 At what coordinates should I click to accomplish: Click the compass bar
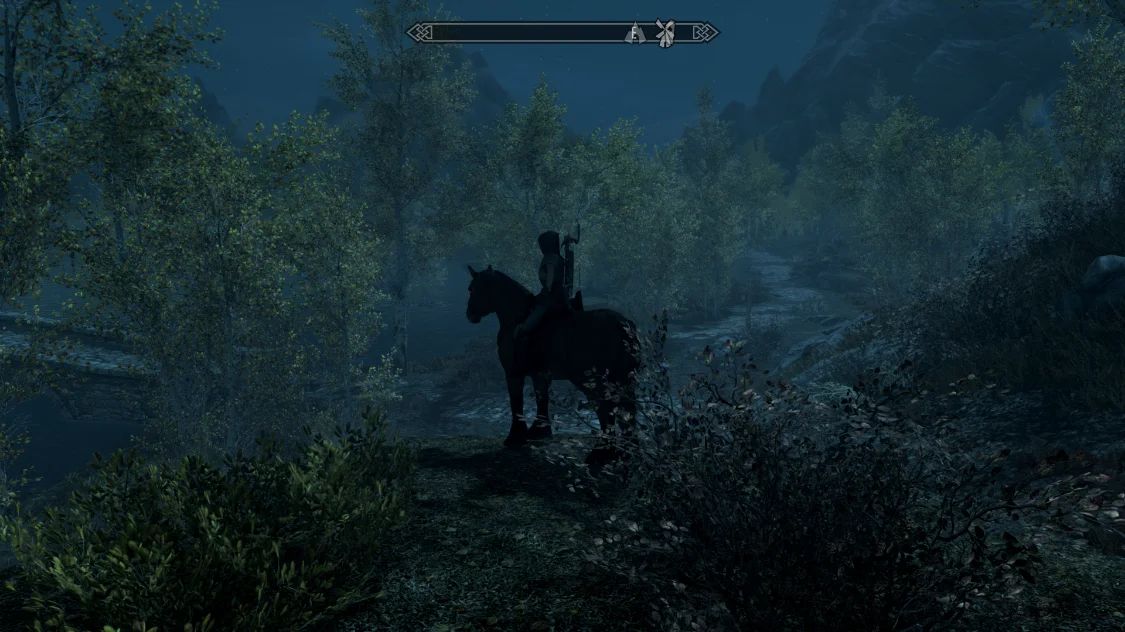point(520,33)
